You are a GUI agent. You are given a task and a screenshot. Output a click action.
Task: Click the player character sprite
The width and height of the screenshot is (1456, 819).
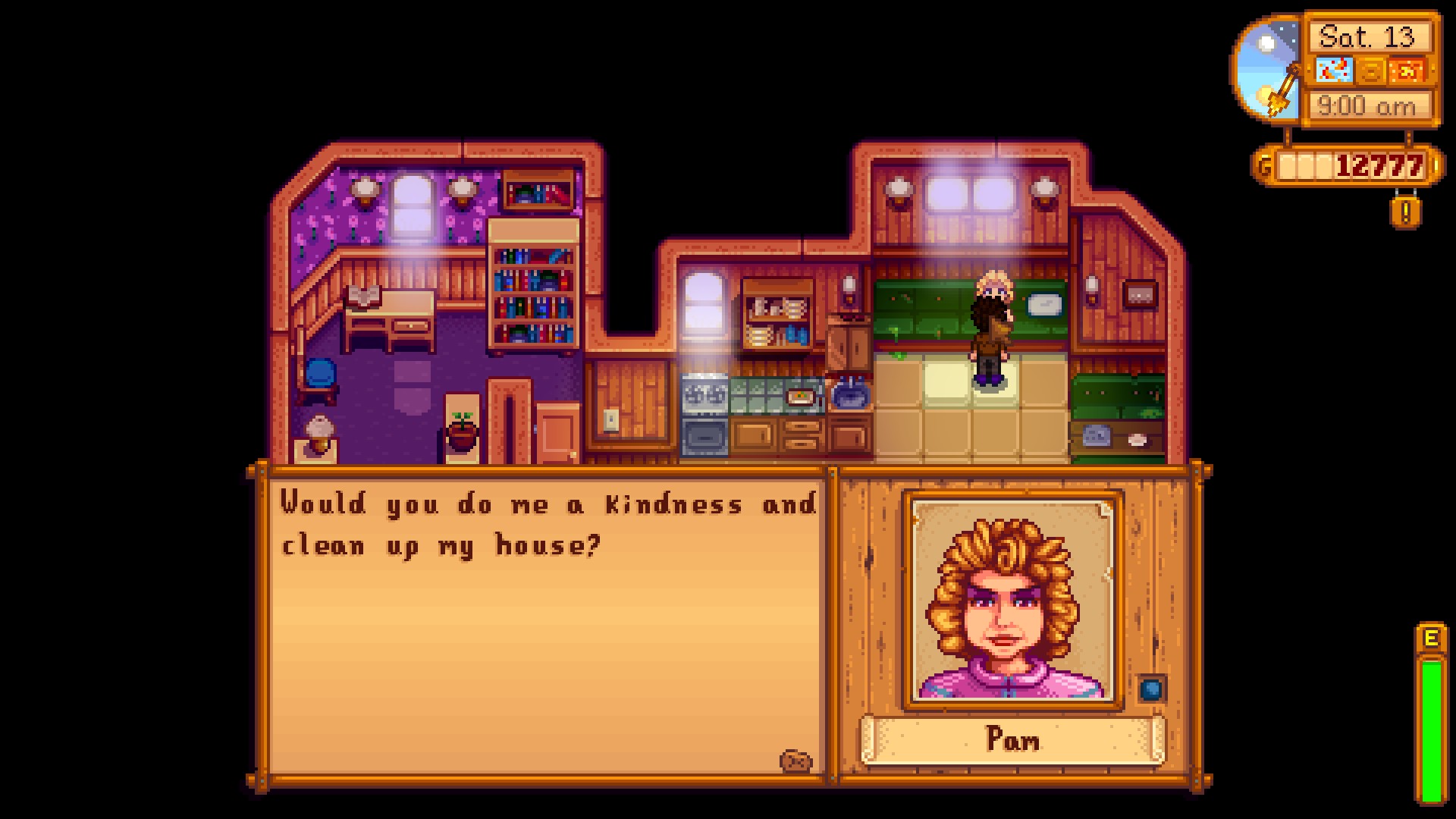[x=990, y=349]
